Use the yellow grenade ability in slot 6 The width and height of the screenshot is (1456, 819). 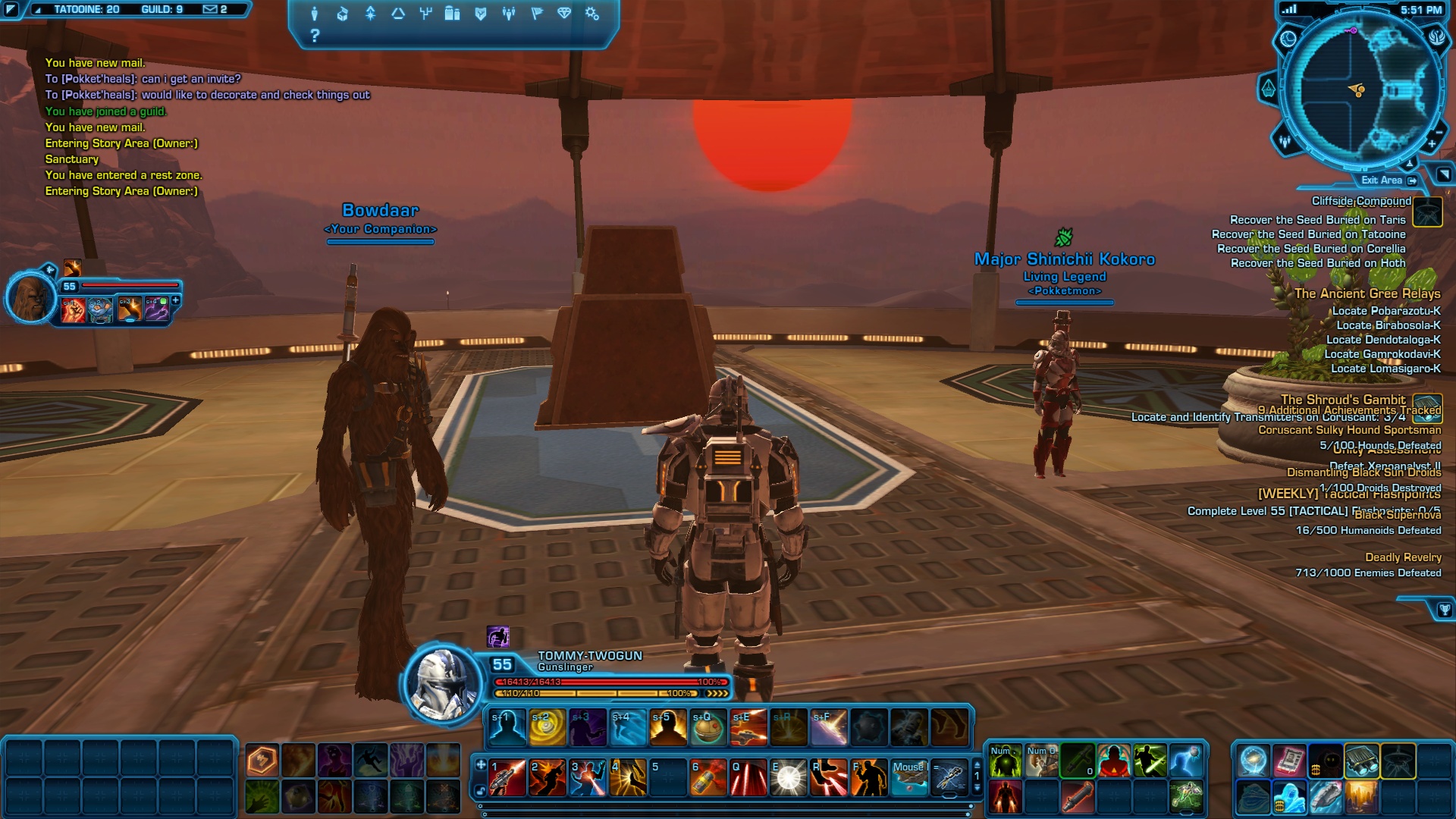708,777
